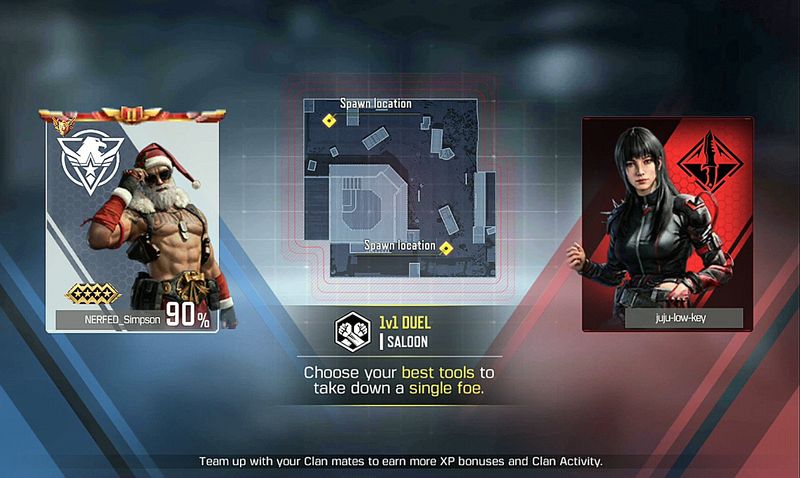The width and height of the screenshot is (800, 478).
Task: Open the Saloon map preview
Action: tap(402, 184)
